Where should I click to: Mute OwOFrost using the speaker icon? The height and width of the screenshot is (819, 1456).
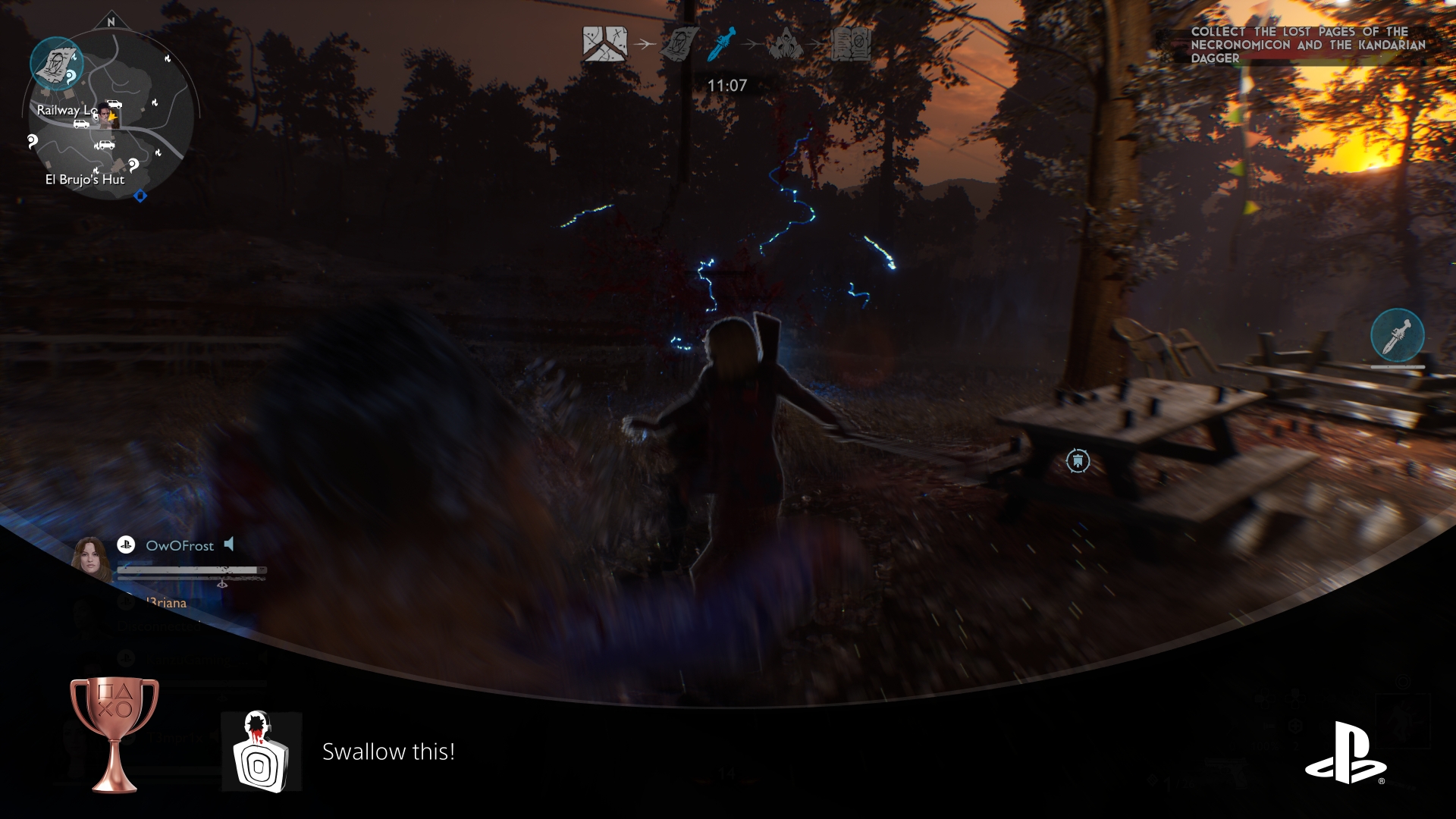click(229, 544)
